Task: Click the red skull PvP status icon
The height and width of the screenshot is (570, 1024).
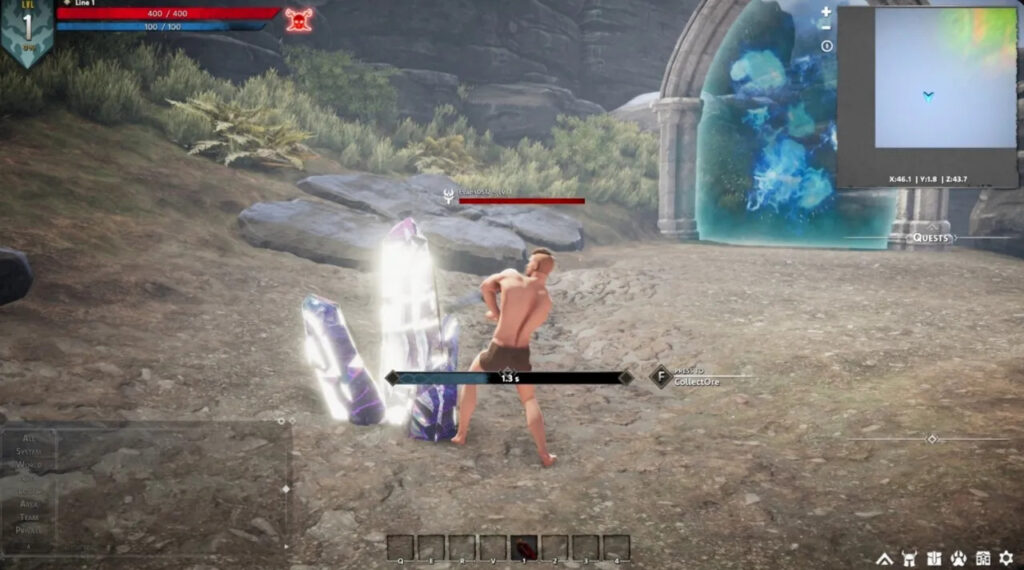Action: (x=298, y=19)
